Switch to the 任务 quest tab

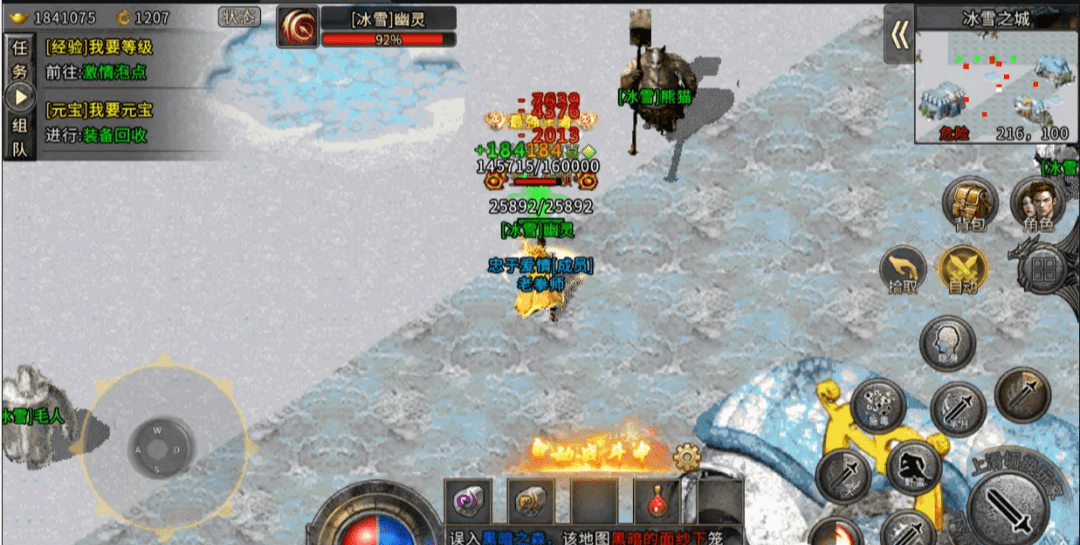[x=19, y=59]
